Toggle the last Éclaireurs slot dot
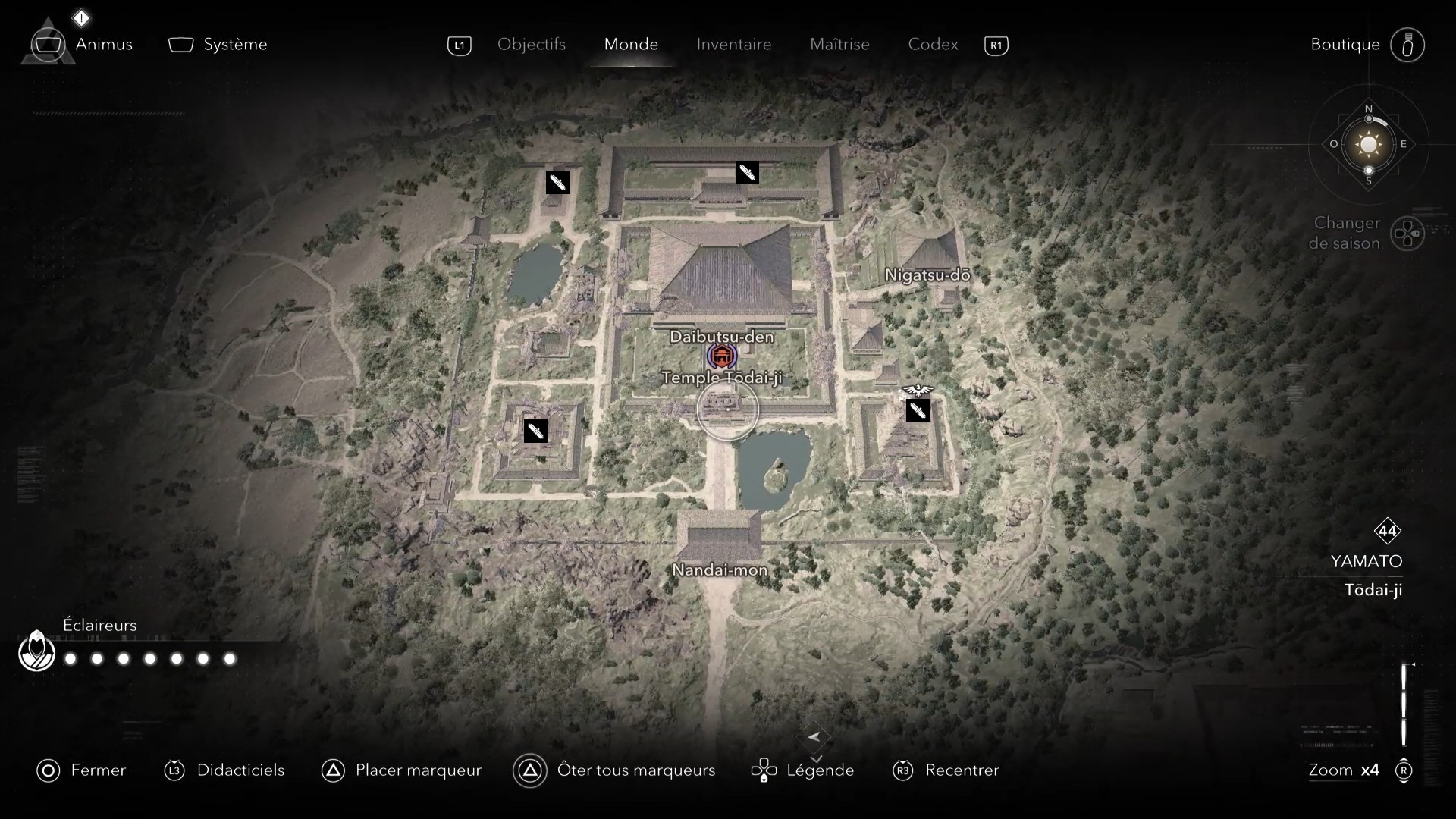The image size is (1456, 819). 228,660
